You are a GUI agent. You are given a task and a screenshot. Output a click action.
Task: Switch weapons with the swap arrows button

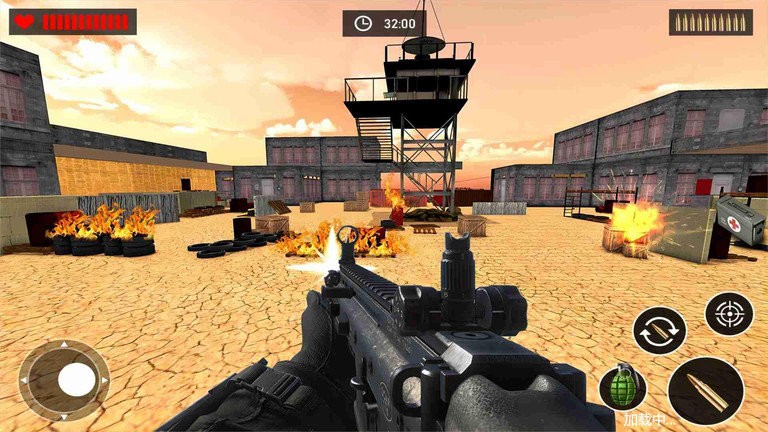(x=659, y=331)
